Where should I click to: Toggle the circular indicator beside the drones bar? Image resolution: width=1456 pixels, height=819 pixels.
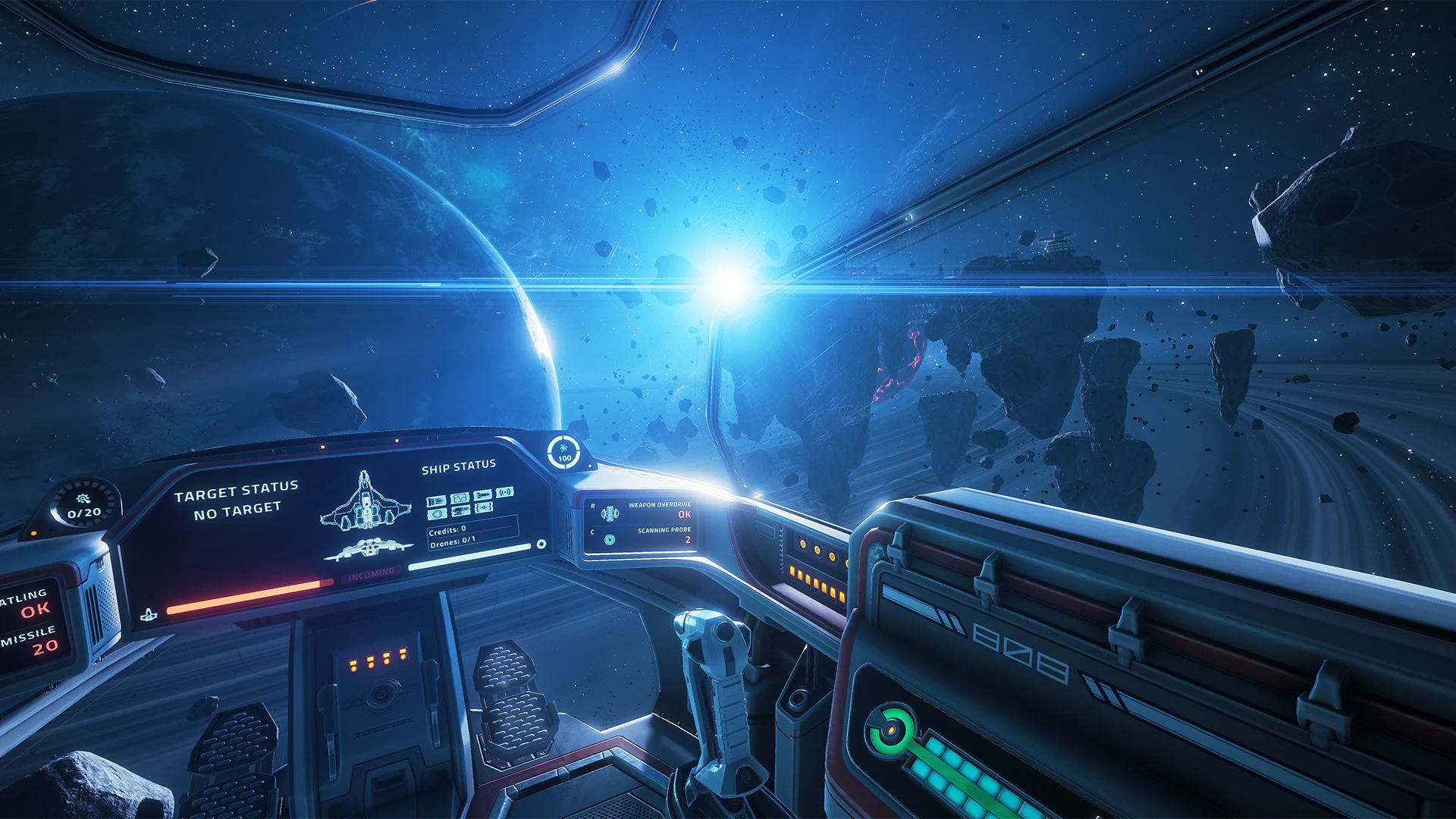541,544
